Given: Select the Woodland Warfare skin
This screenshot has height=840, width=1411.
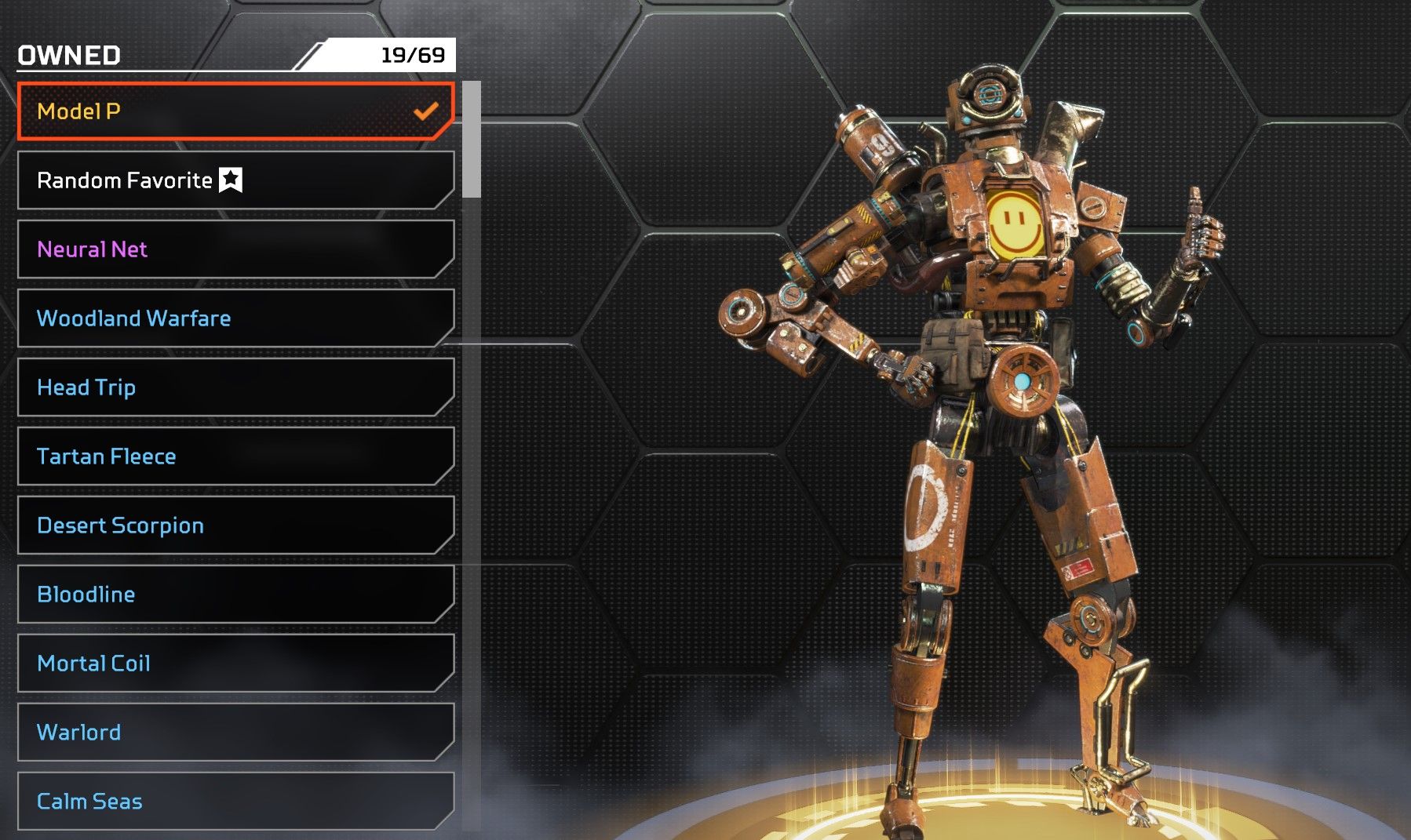Looking at the screenshot, I should 235,318.
